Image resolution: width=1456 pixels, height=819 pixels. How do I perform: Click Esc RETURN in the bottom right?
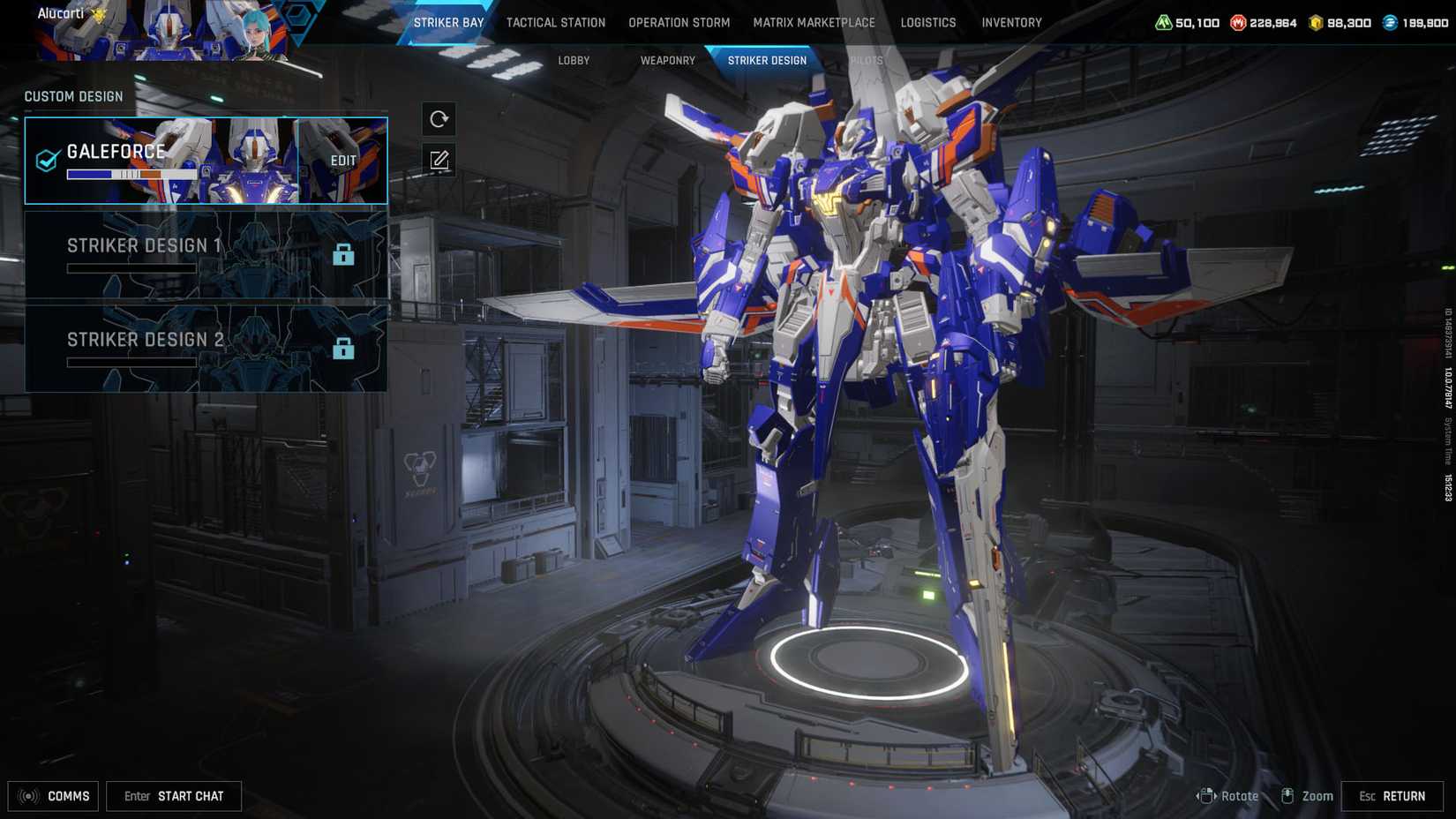[1392, 795]
